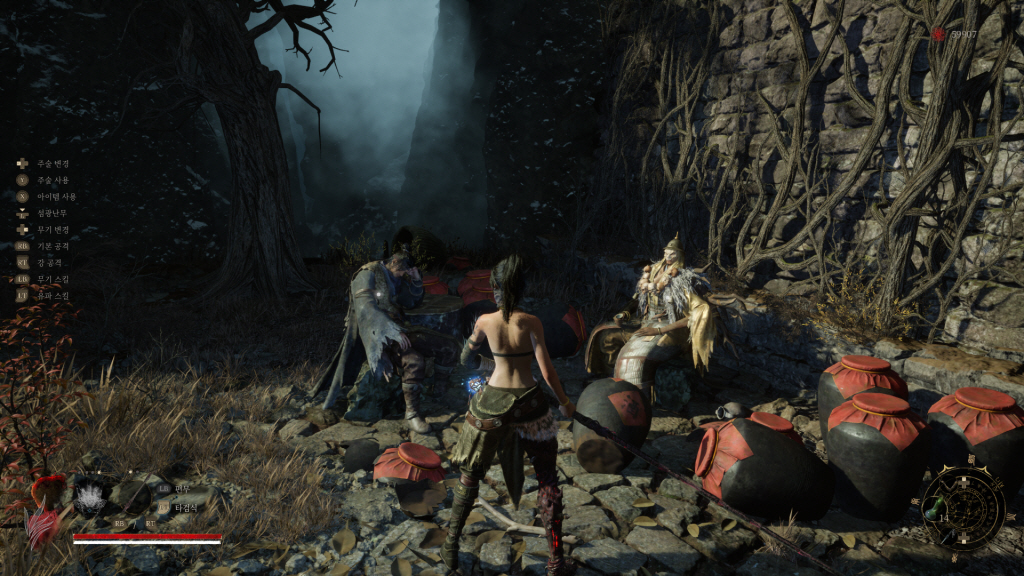This screenshot has height=576, width=1024.
Task: Use the green gourd item slot
Action: pyautogui.click(x=933, y=507)
